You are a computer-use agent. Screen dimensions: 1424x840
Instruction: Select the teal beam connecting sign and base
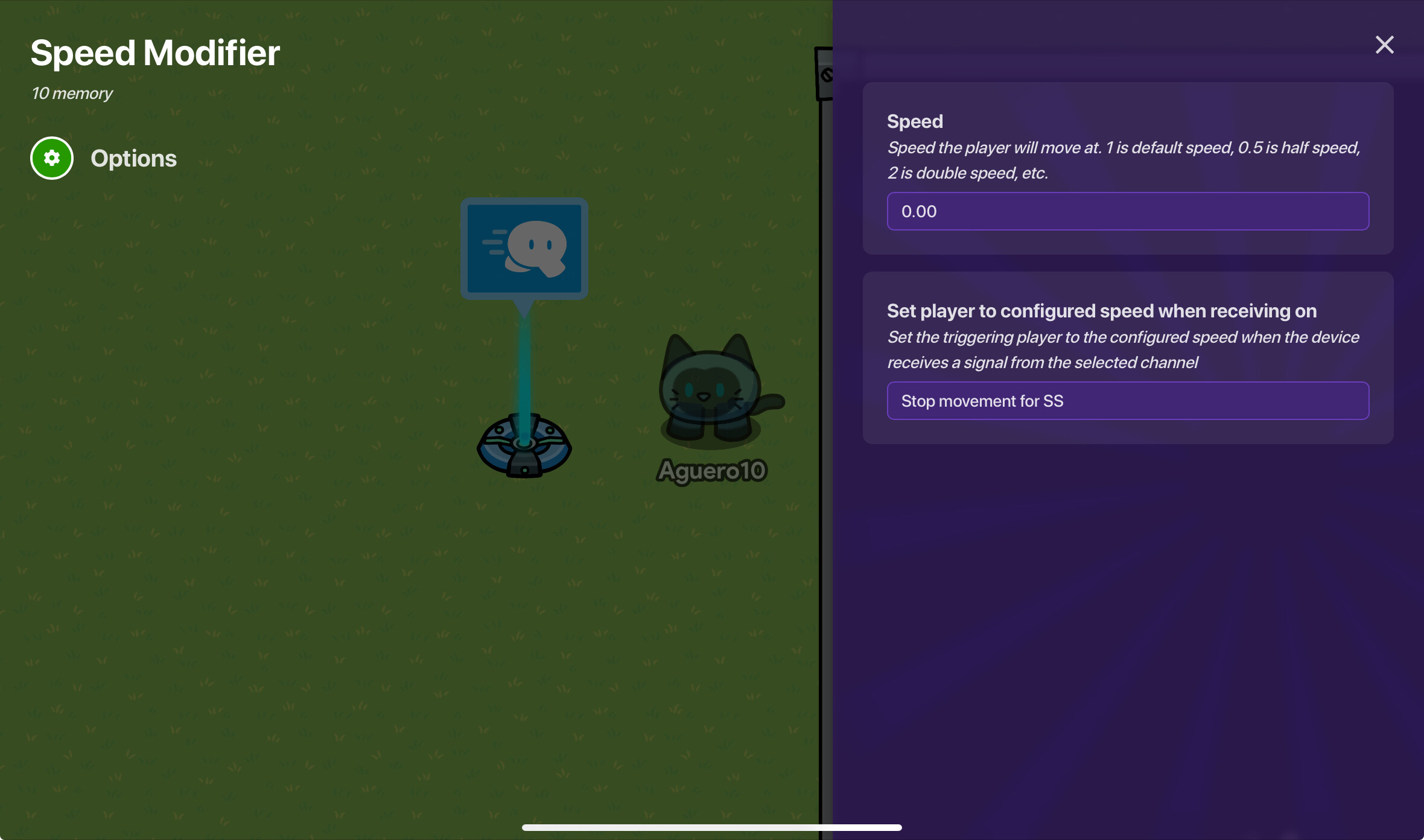click(x=524, y=362)
